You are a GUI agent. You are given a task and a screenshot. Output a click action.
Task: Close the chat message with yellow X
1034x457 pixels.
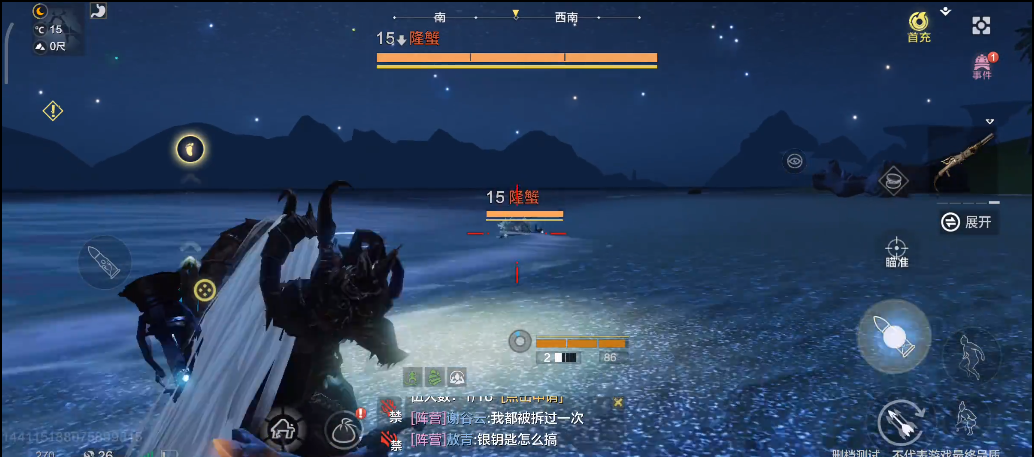pyautogui.click(x=618, y=402)
